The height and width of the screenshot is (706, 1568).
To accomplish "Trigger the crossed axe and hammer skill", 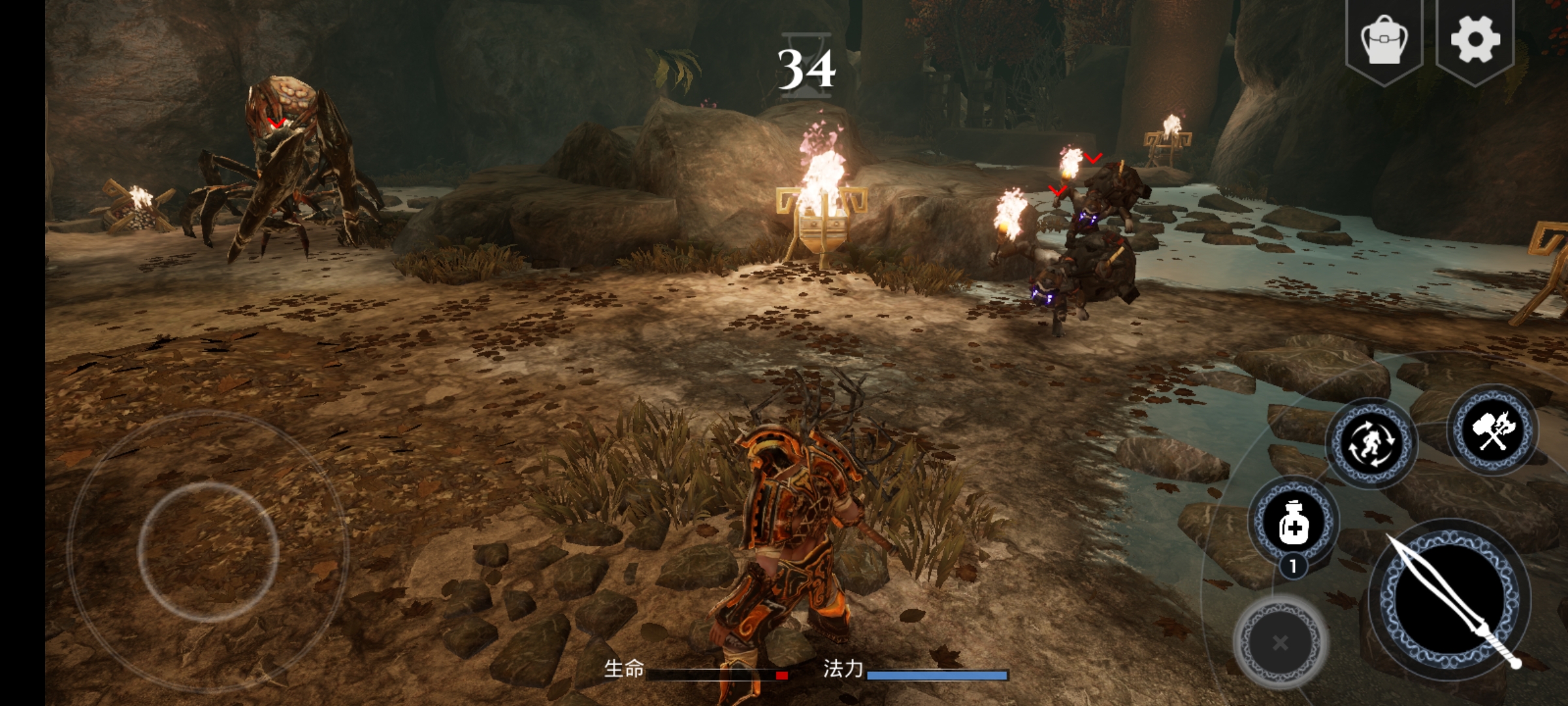I will [1493, 431].
